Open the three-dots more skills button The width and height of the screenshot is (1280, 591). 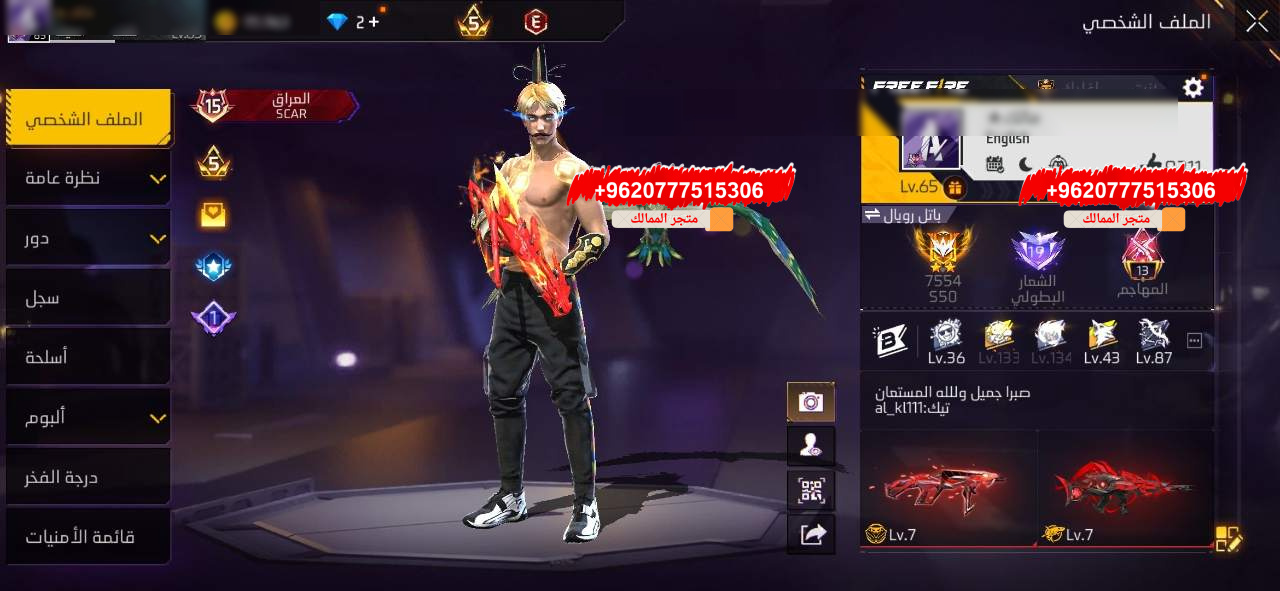click(x=1194, y=341)
